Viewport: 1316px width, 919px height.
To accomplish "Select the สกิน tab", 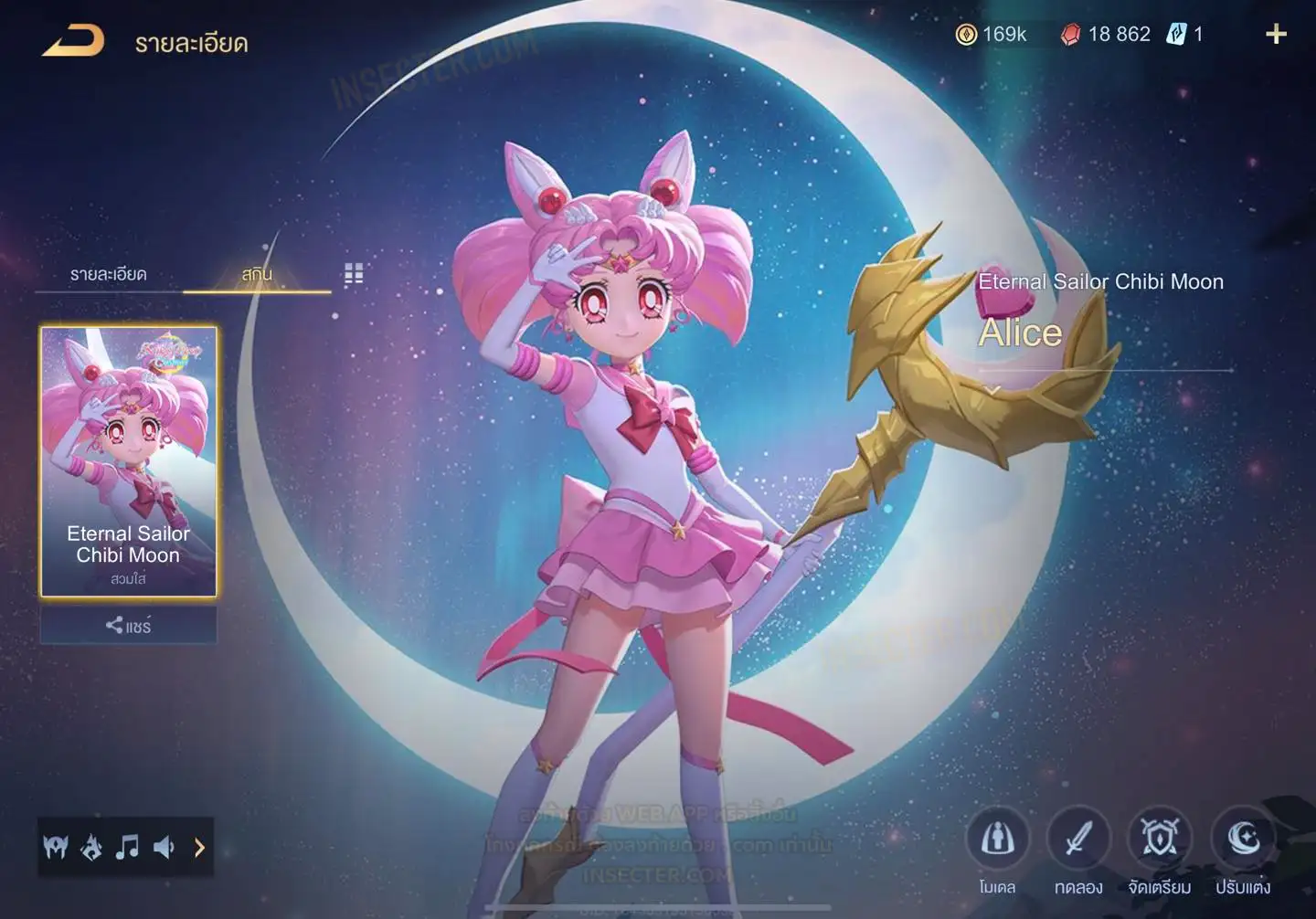I will click(x=257, y=274).
